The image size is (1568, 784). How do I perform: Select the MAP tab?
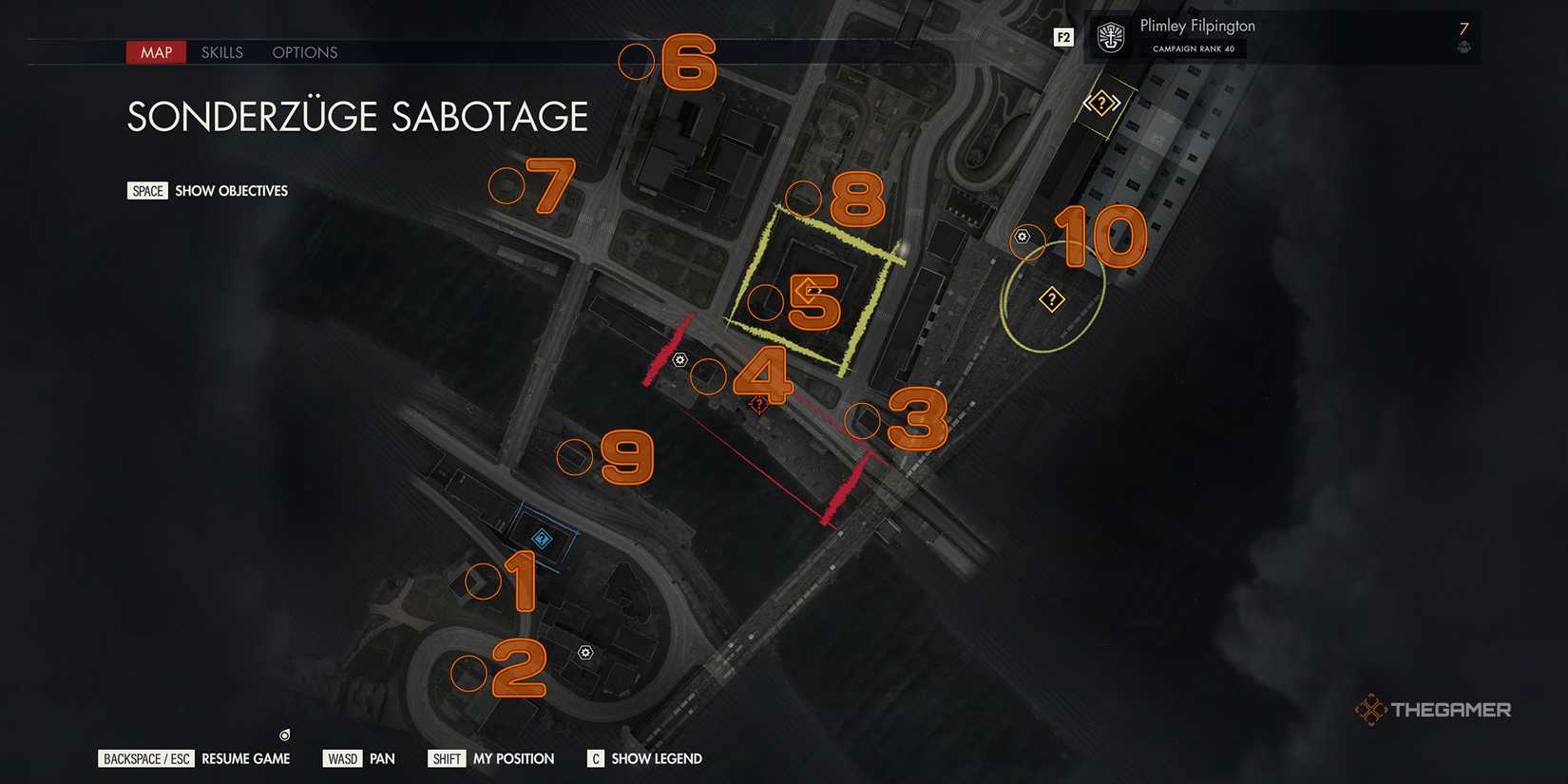(x=155, y=52)
